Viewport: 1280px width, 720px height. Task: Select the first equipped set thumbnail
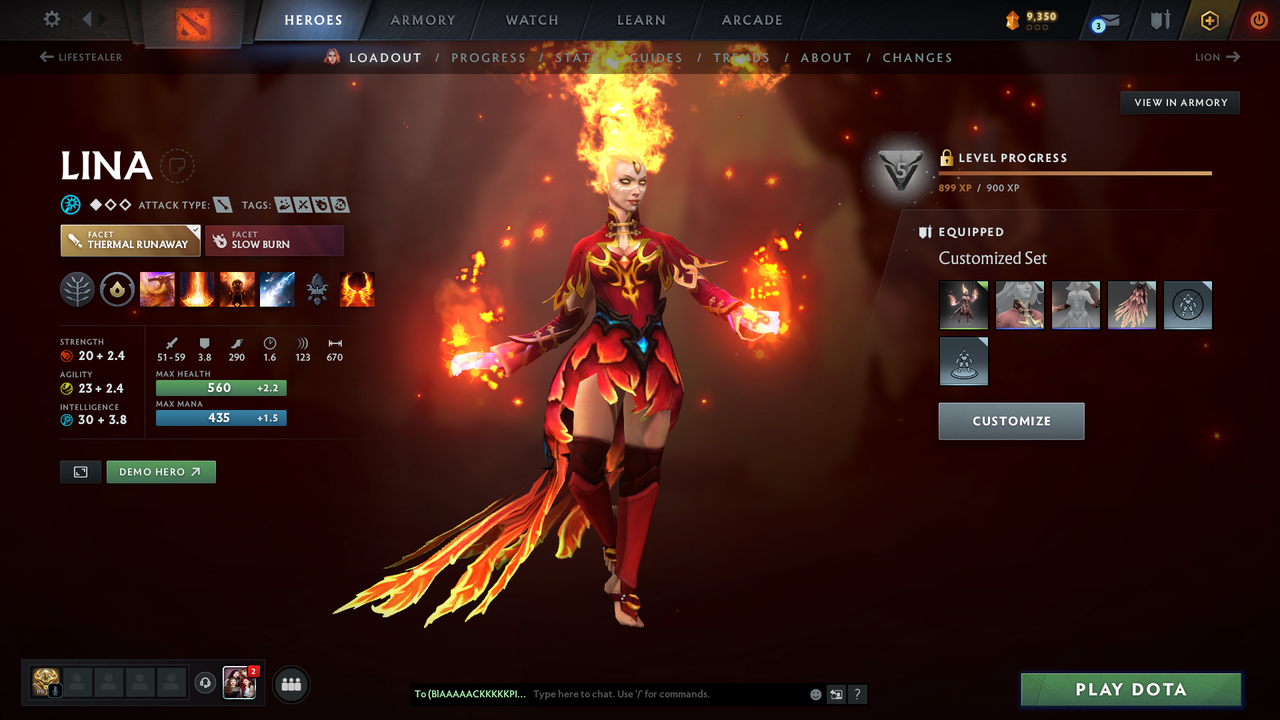pyautogui.click(x=963, y=305)
